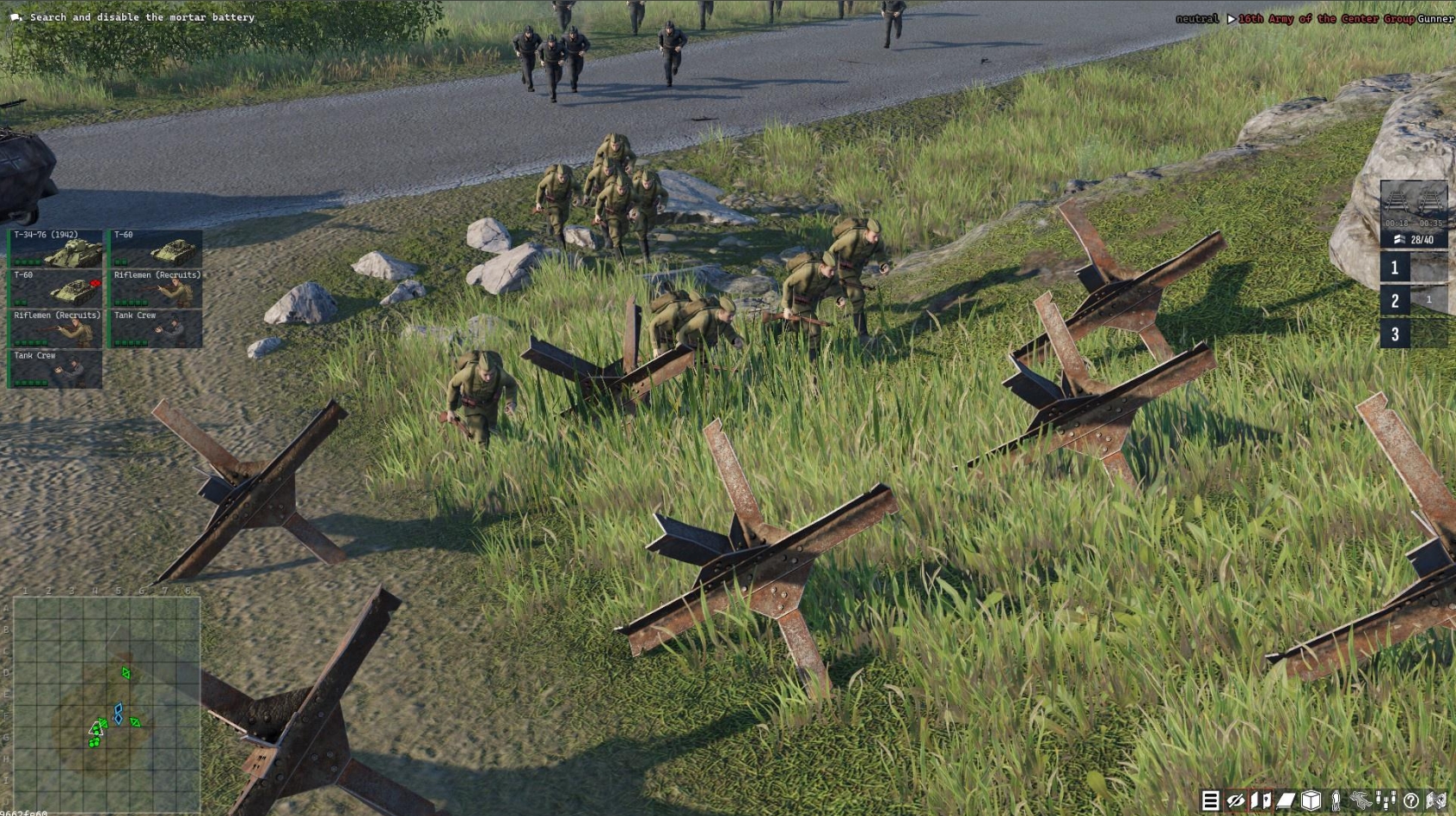Toggle the standing soldier stance icon
Viewport: 1456px width, 816px height.
1336,801
